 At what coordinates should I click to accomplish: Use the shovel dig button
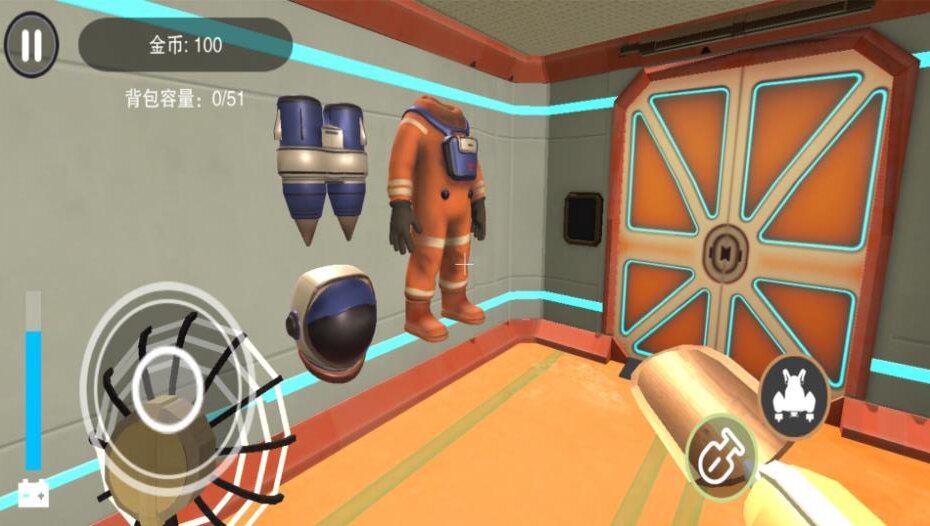tap(721, 456)
